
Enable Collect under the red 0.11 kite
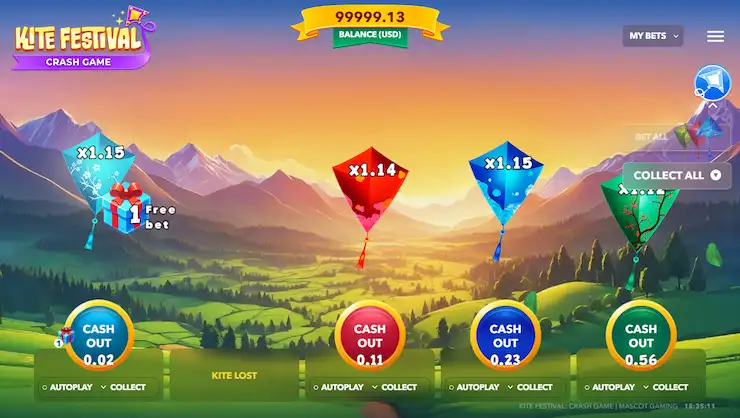point(394,387)
